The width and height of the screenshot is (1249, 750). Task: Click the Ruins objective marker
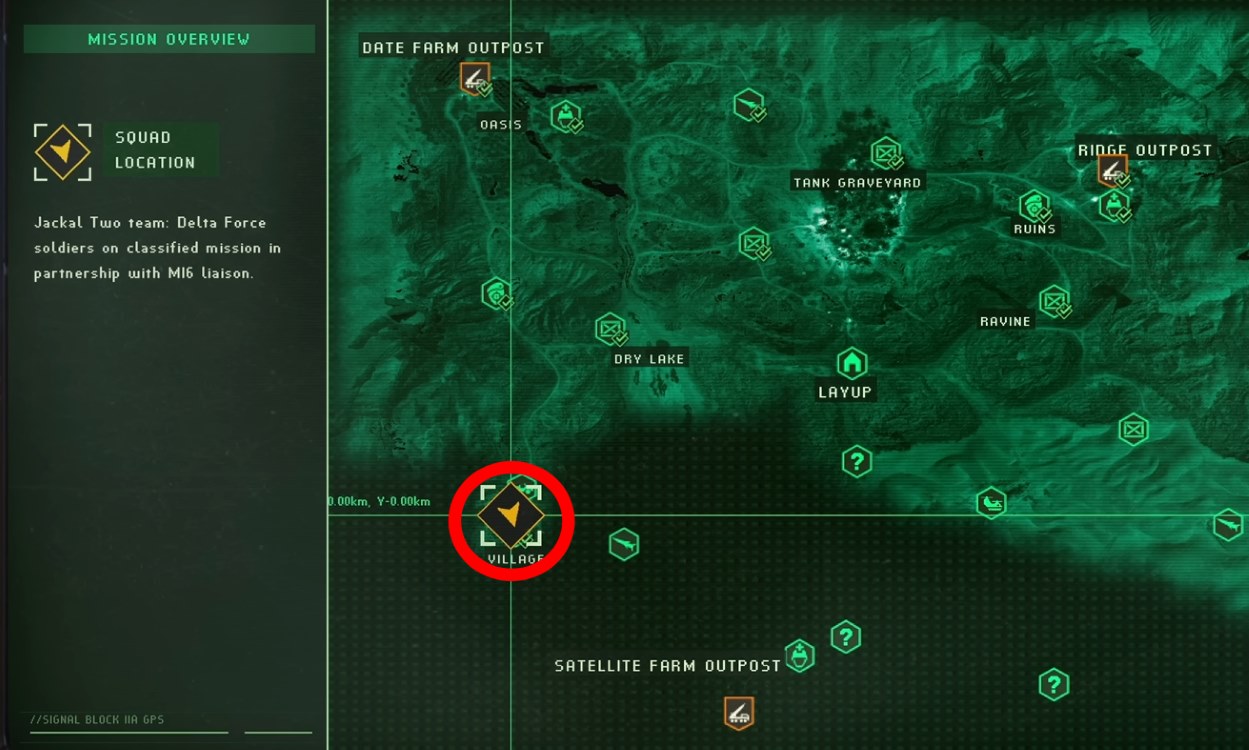[1034, 207]
